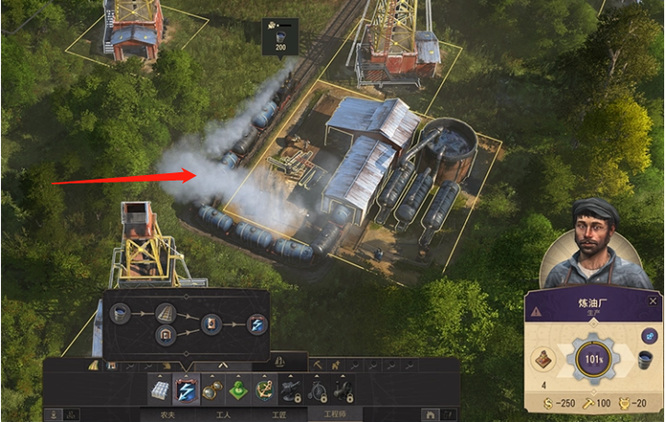Click the oil barrel node in production chain

tap(121, 314)
